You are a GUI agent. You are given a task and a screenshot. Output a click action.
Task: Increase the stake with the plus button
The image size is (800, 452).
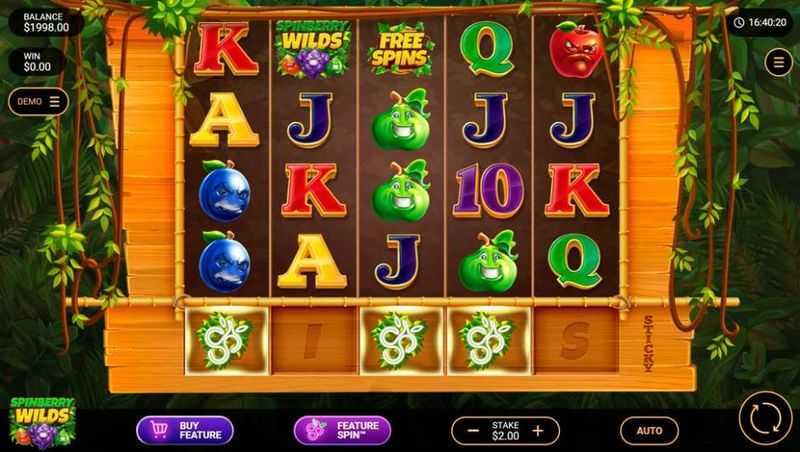(538, 431)
